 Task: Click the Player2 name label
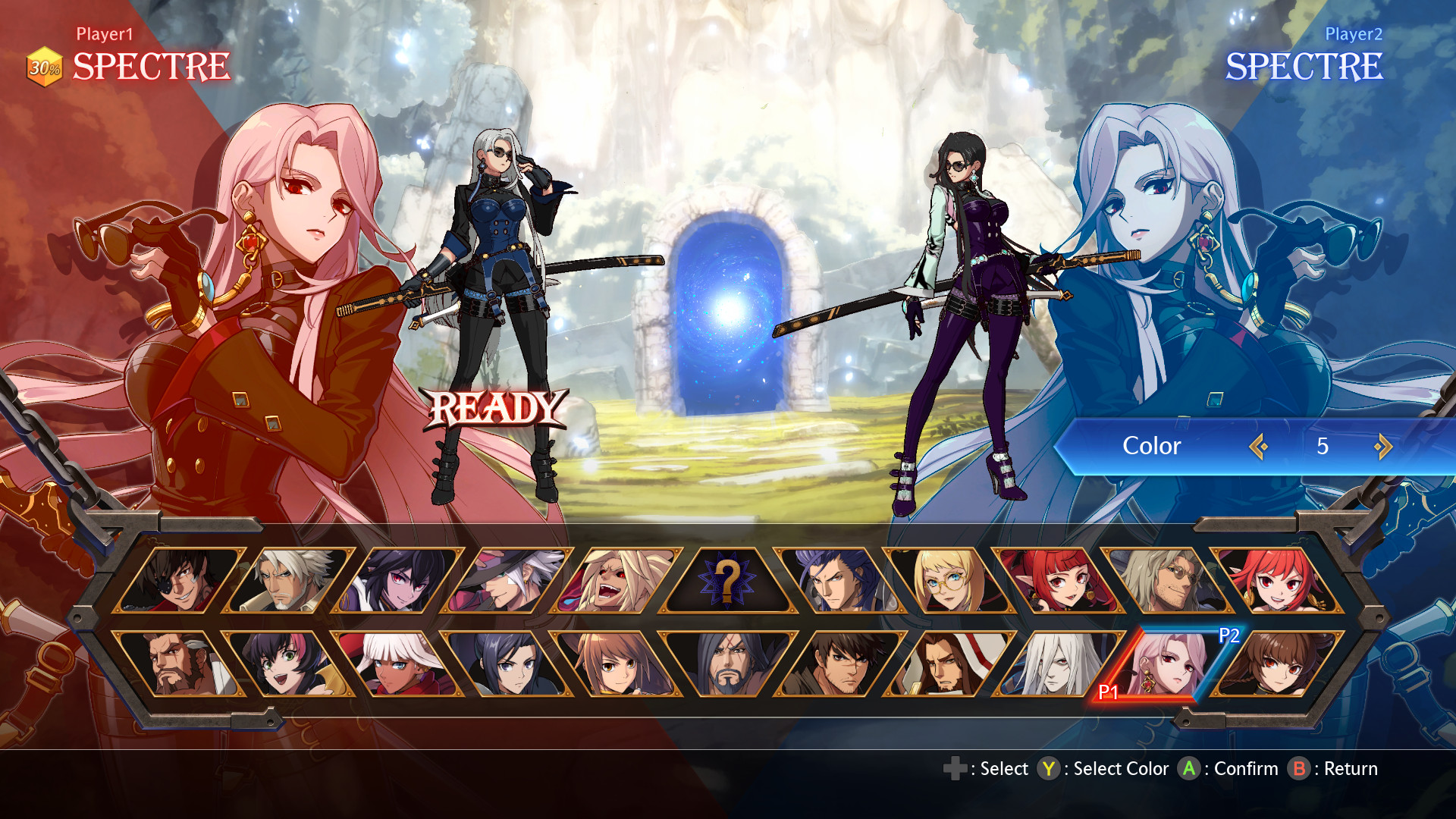[x=1354, y=33]
